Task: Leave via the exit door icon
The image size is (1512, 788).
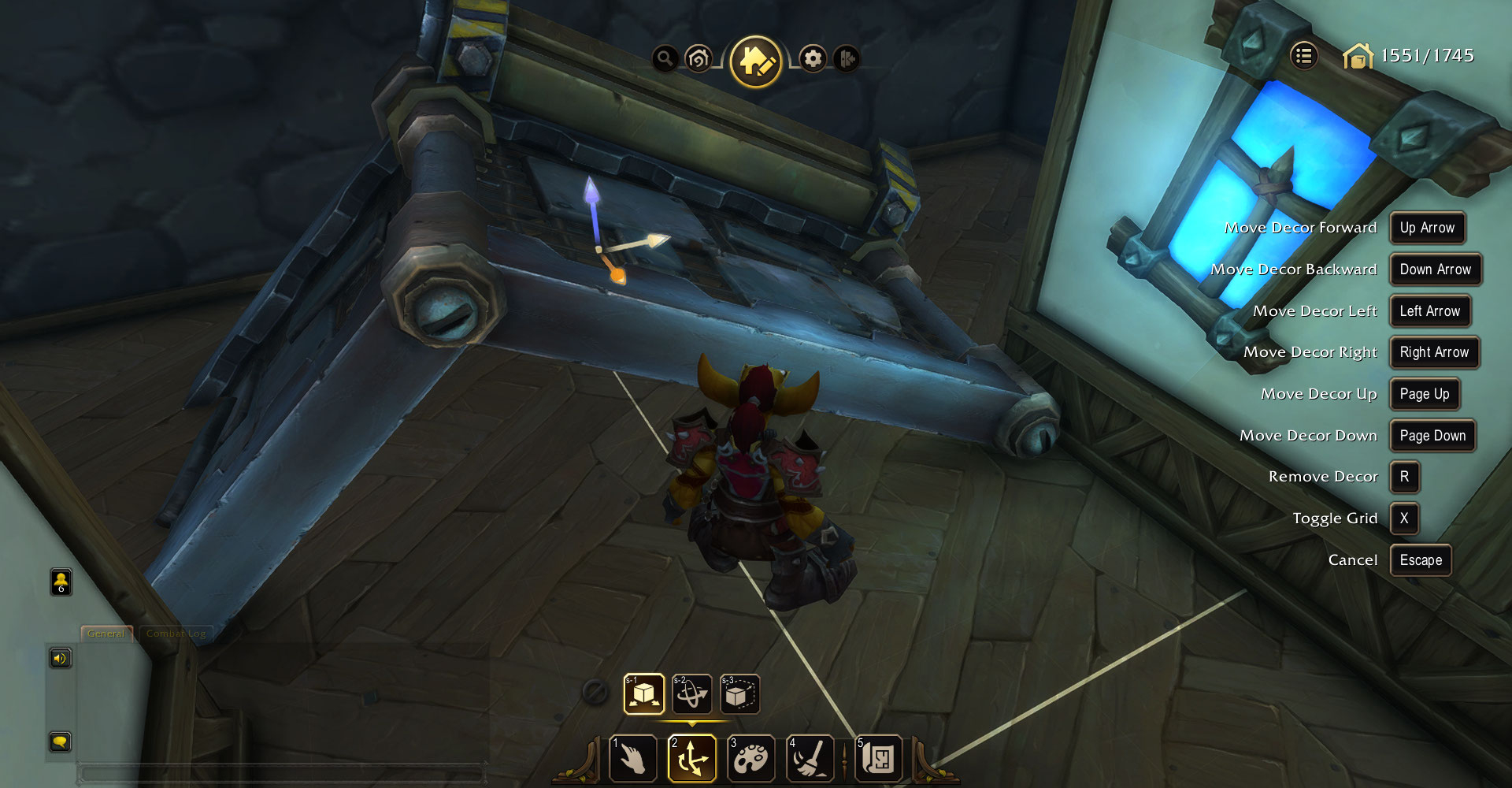Action: coord(847,58)
